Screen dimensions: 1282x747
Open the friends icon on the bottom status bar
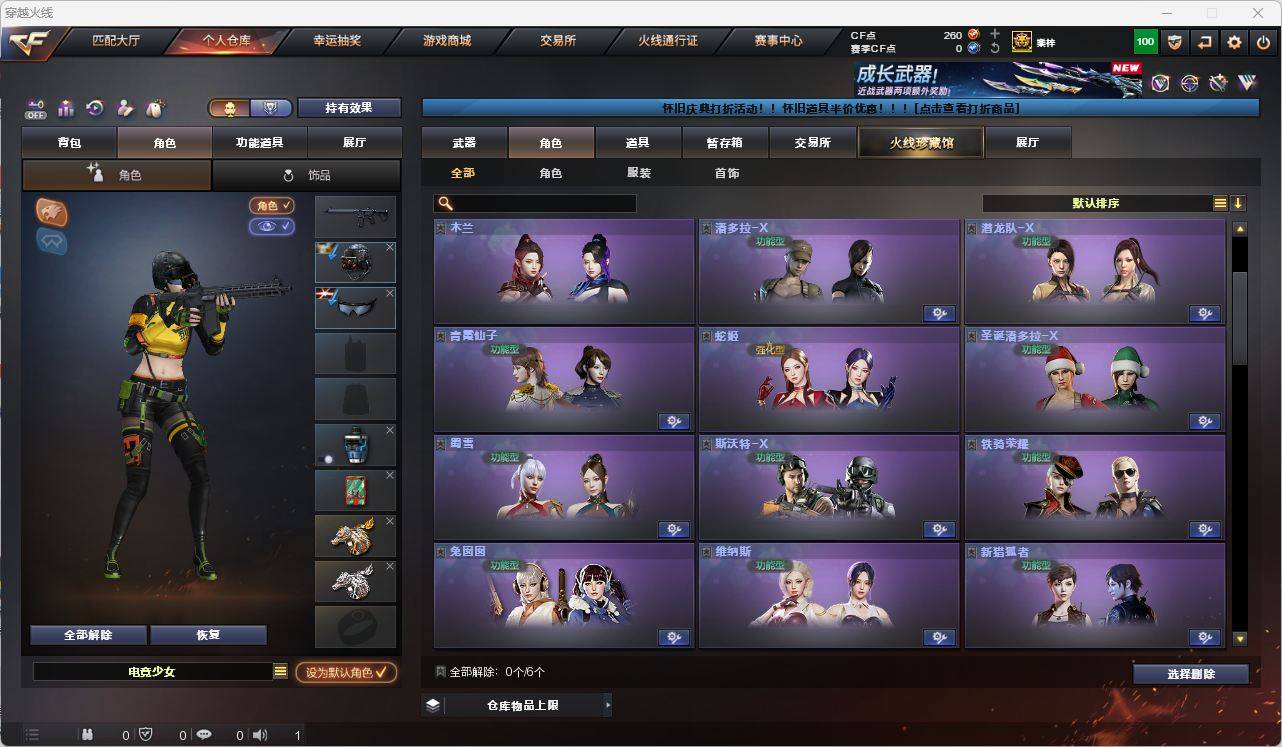pos(86,734)
